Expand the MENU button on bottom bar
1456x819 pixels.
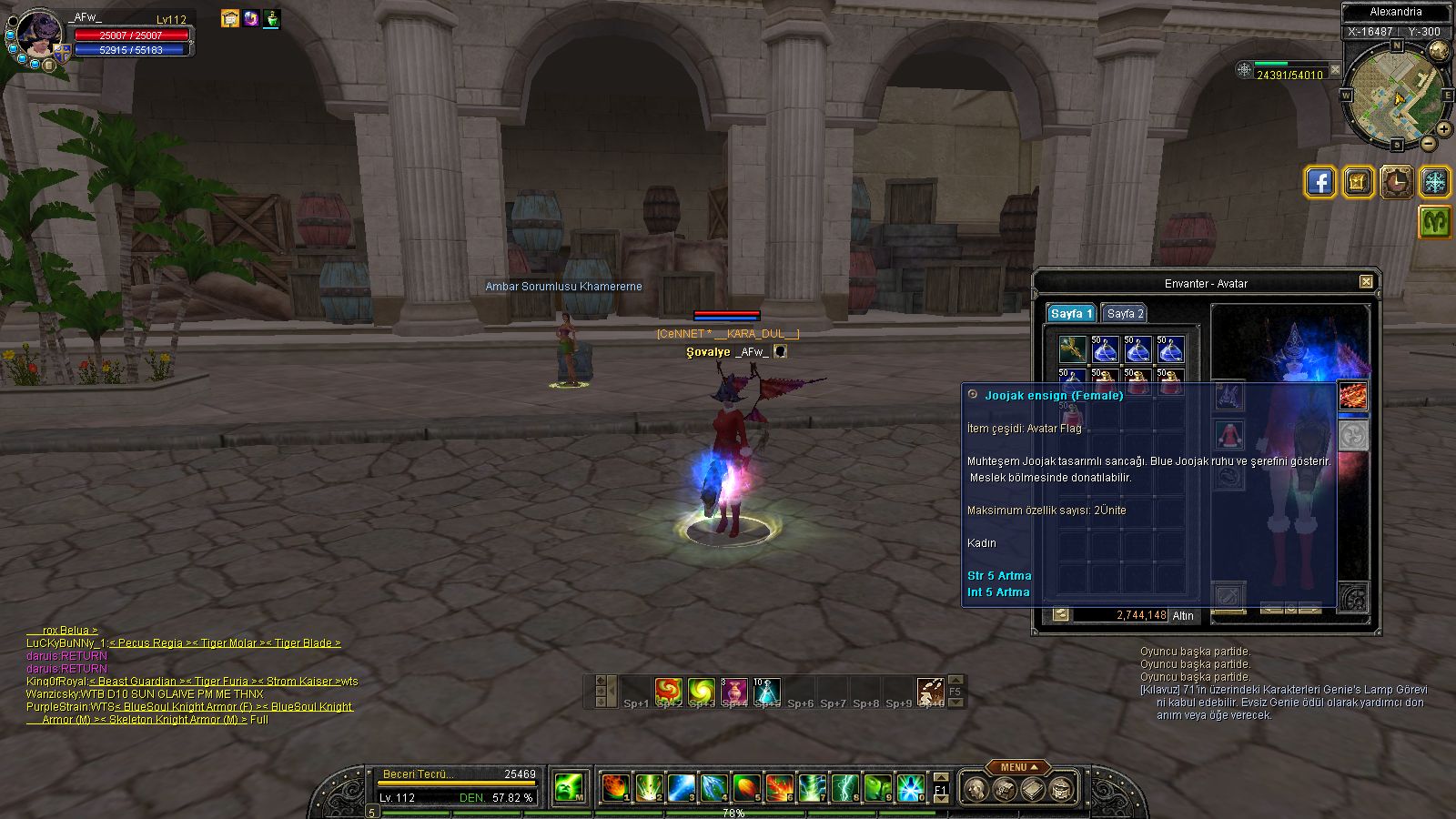coord(1015,767)
